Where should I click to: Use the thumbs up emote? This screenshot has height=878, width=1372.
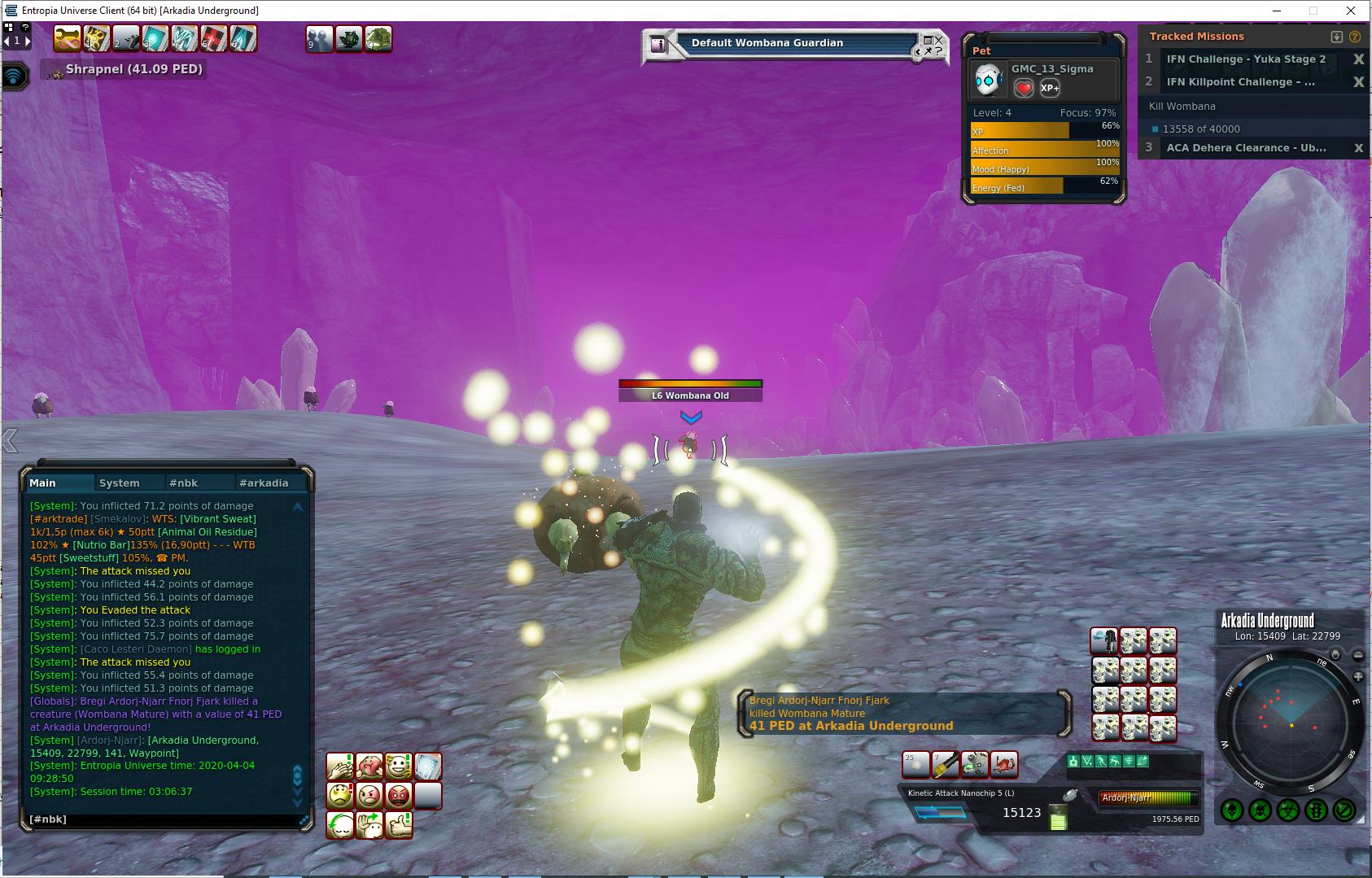[x=399, y=824]
